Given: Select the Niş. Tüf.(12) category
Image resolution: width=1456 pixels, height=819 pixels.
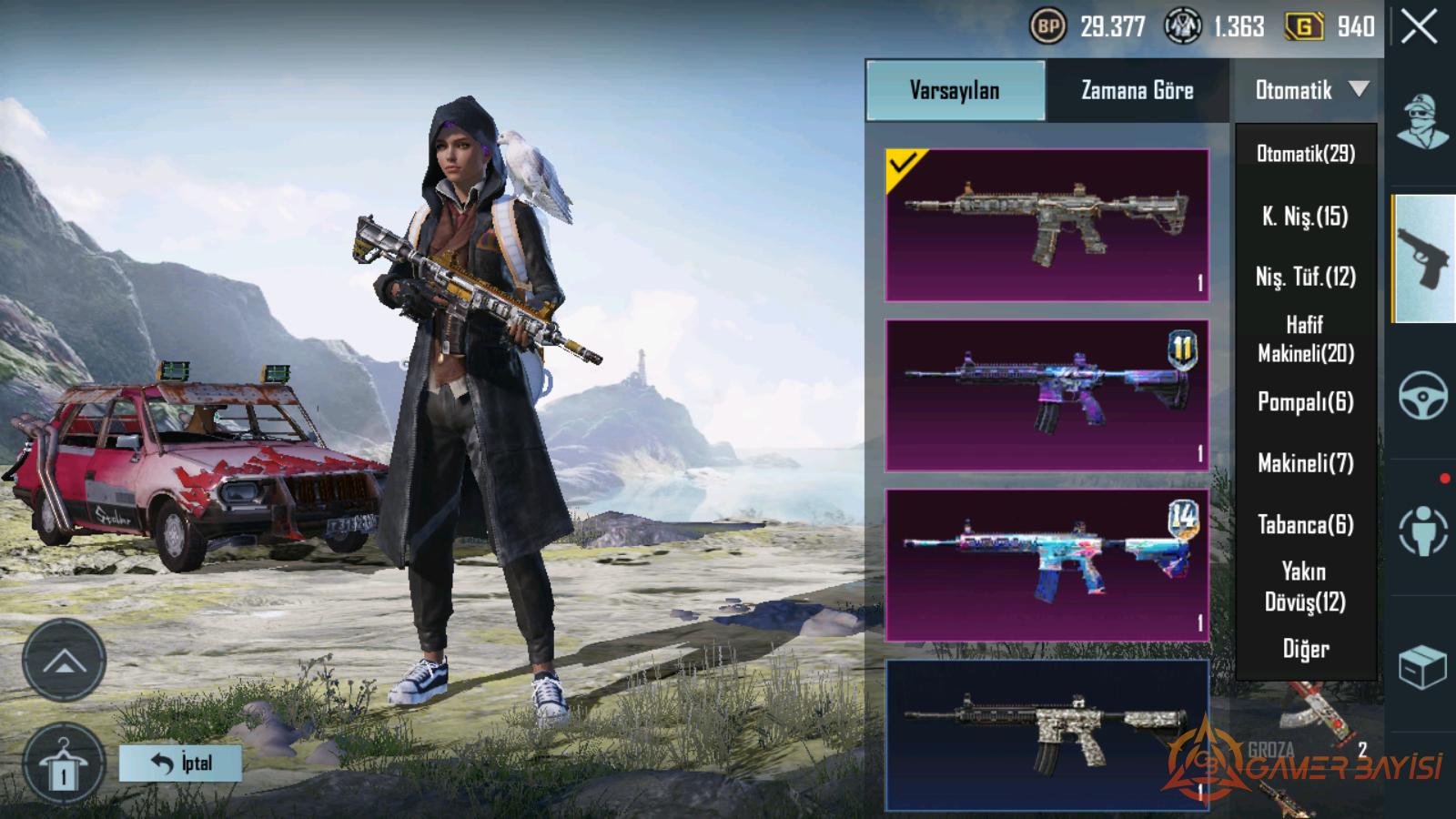Looking at the screenshot, I should [1305, 277].
